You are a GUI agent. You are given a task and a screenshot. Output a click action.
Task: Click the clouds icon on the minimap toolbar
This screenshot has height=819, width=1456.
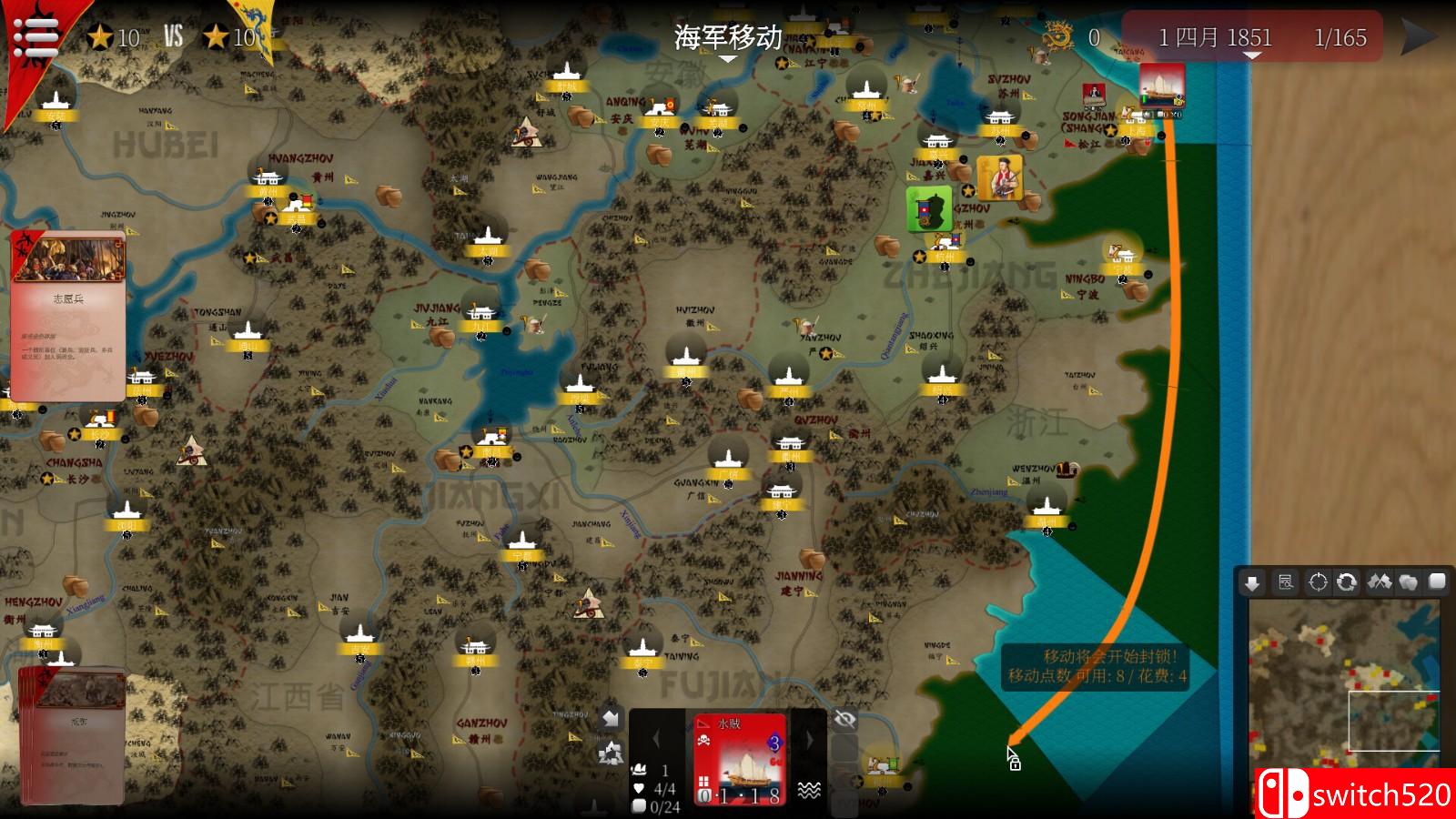coord(1407,581)
